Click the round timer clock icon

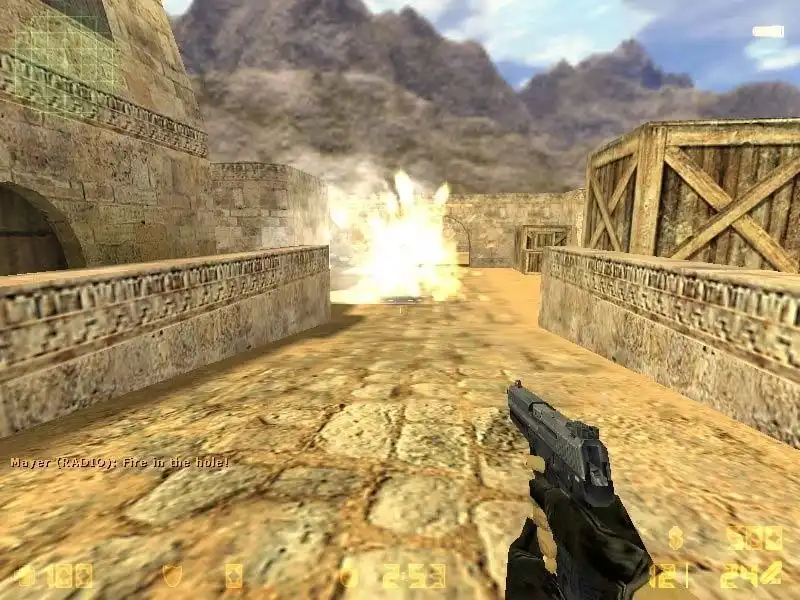click(x=348, y=576)
